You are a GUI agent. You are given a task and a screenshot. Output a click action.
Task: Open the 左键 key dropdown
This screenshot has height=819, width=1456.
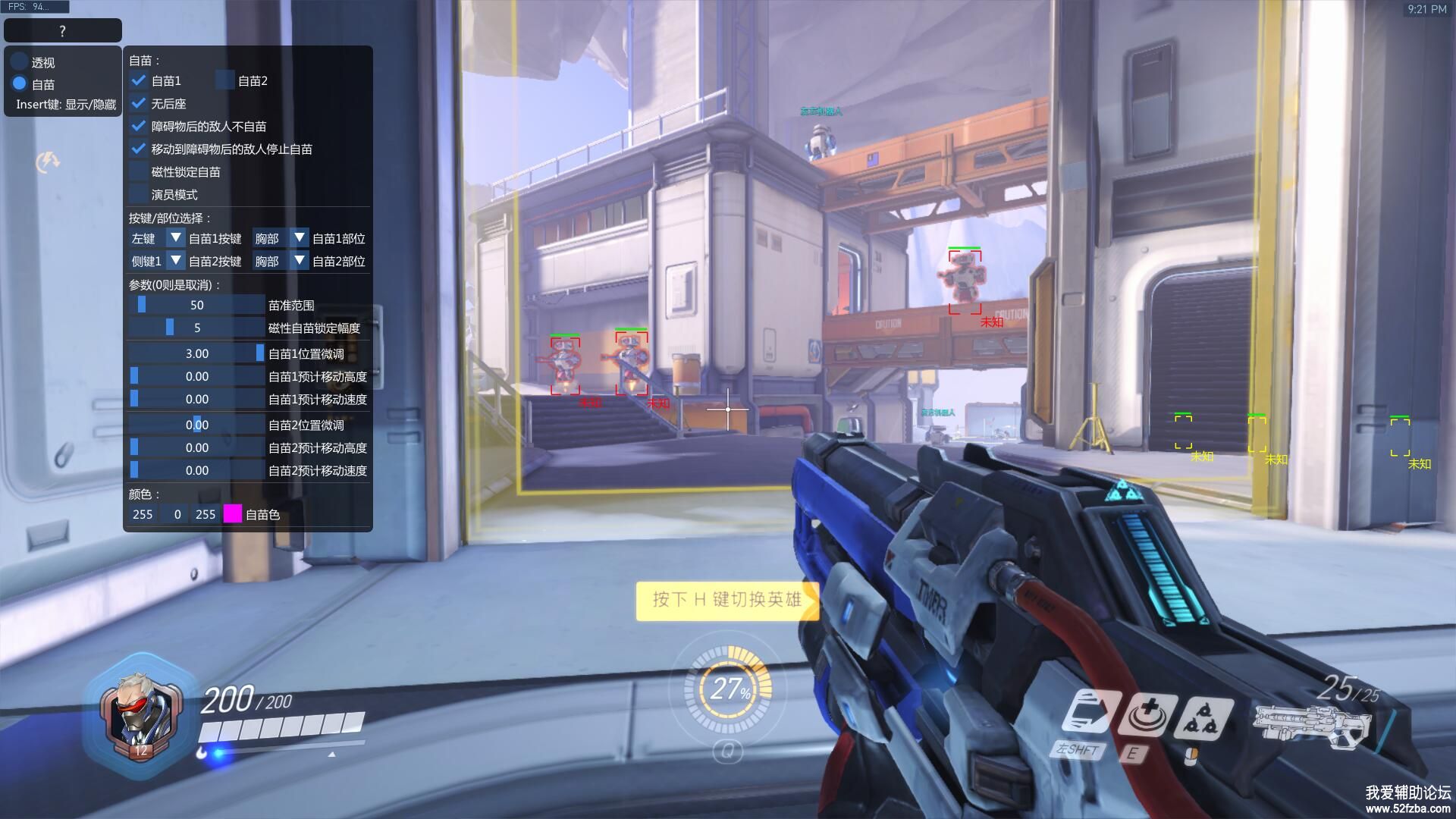tap(175, 238)
